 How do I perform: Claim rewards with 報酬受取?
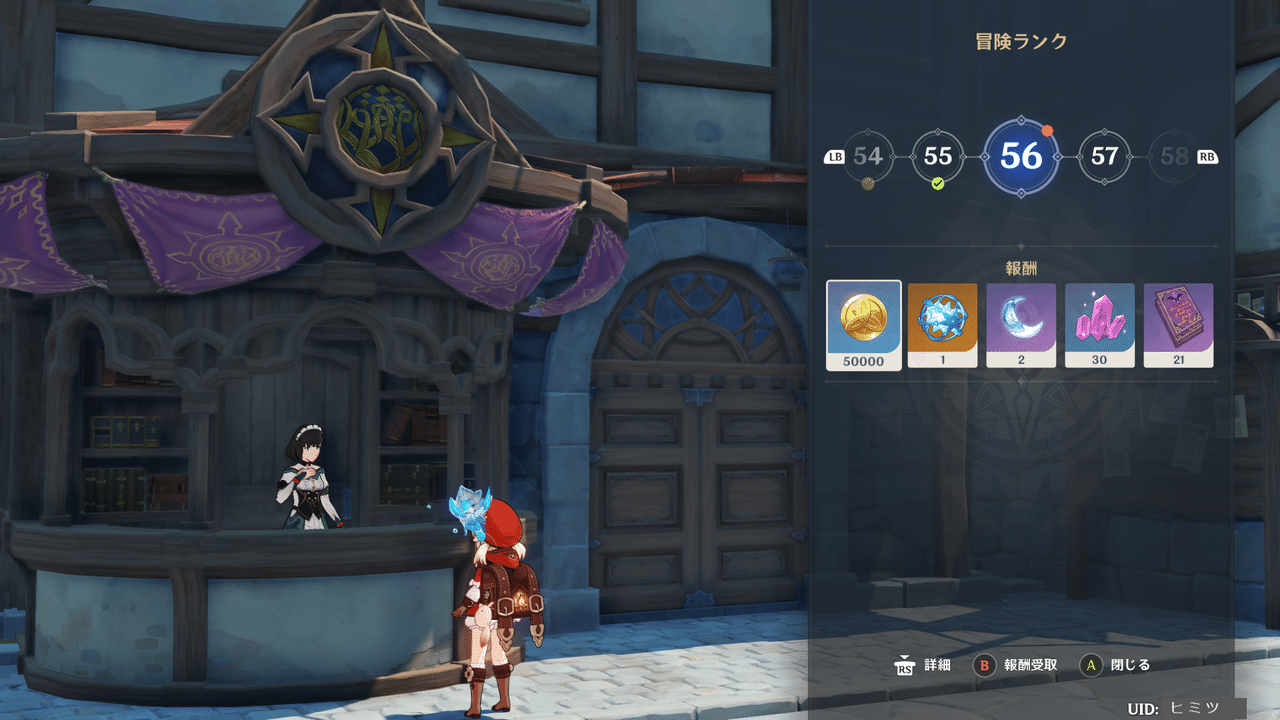coord(1017,665)
